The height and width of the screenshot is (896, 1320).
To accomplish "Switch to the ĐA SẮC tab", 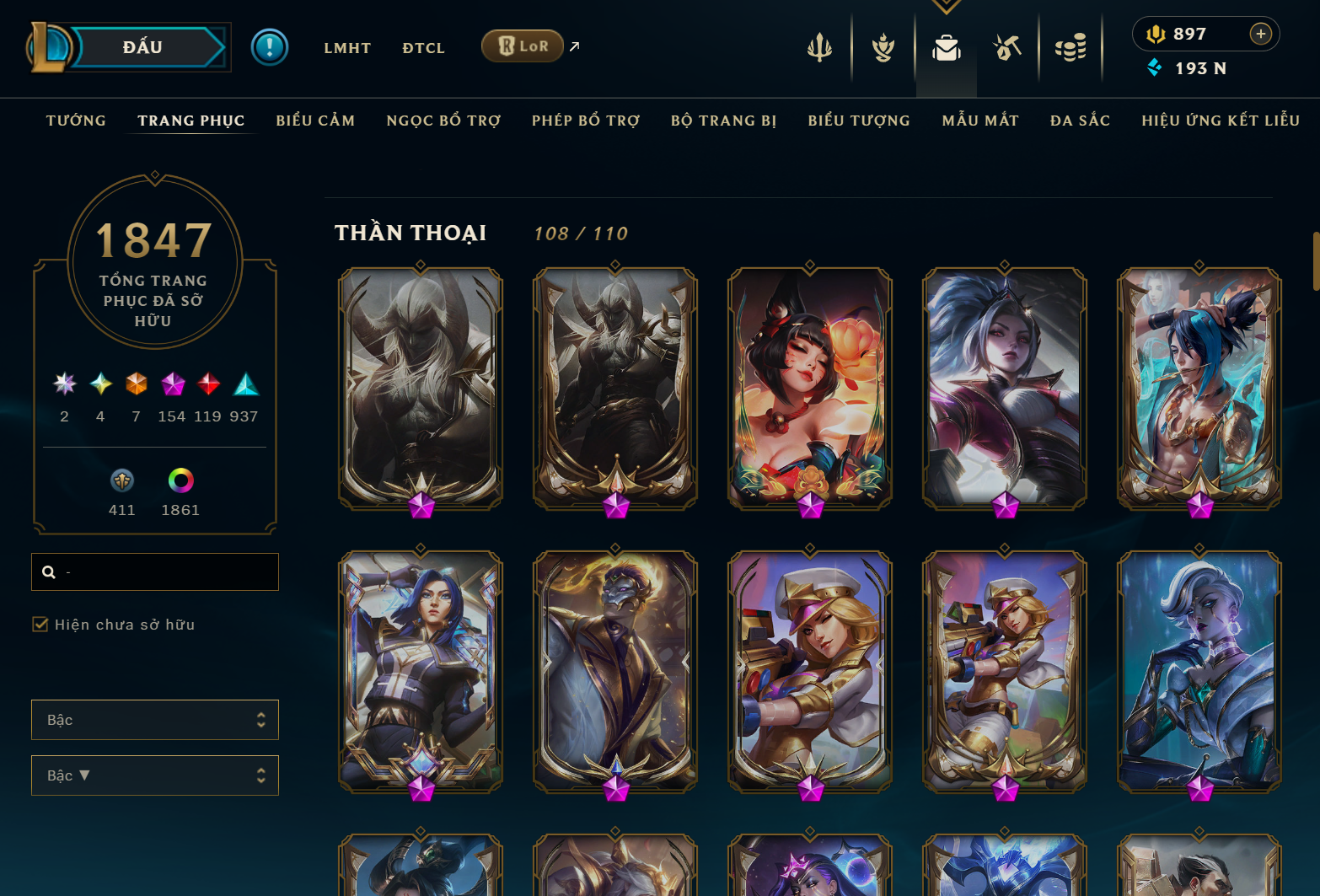I will click(1080, 121).
